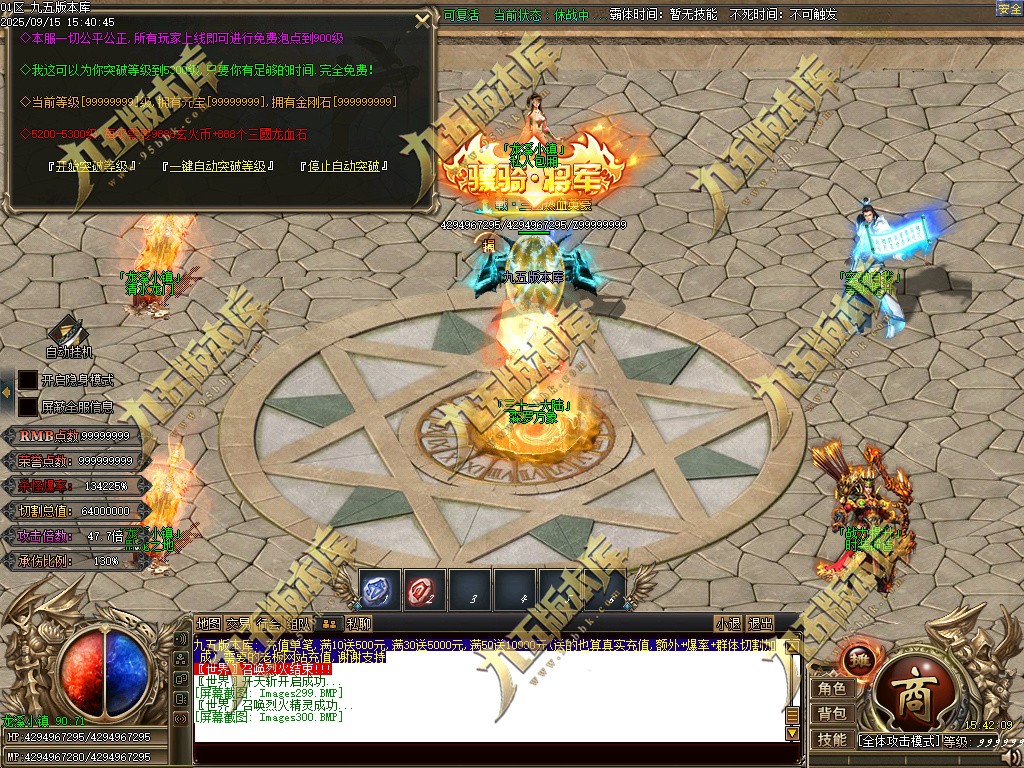The height and width of the screenshot is (768, 1024).
Task: Open the 交易 trade tab
Action: [238, 623]
